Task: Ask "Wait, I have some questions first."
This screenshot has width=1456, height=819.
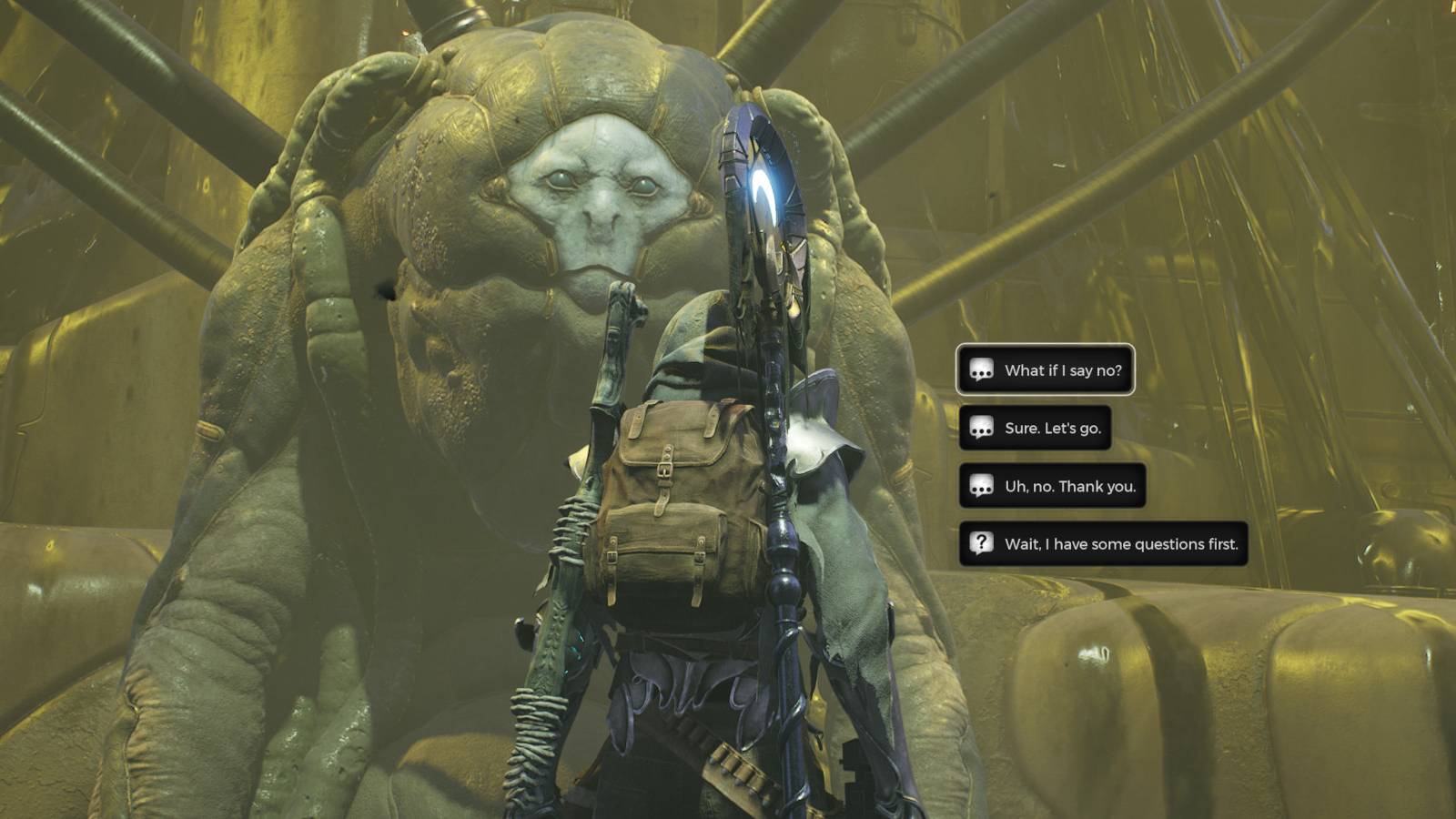Action: [x=1103, y=544]
